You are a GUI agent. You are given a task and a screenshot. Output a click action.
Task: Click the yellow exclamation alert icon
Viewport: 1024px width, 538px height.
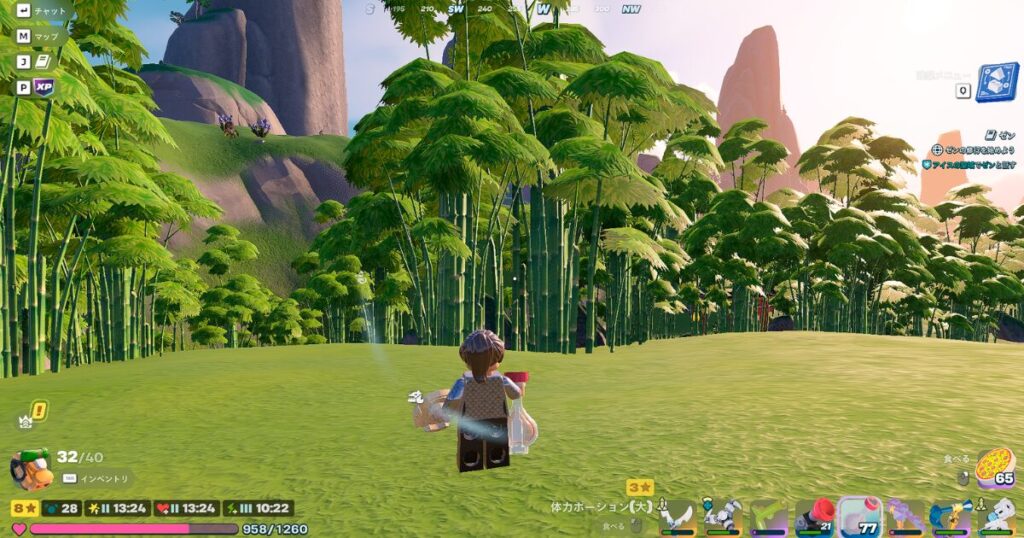click(38, 409)
